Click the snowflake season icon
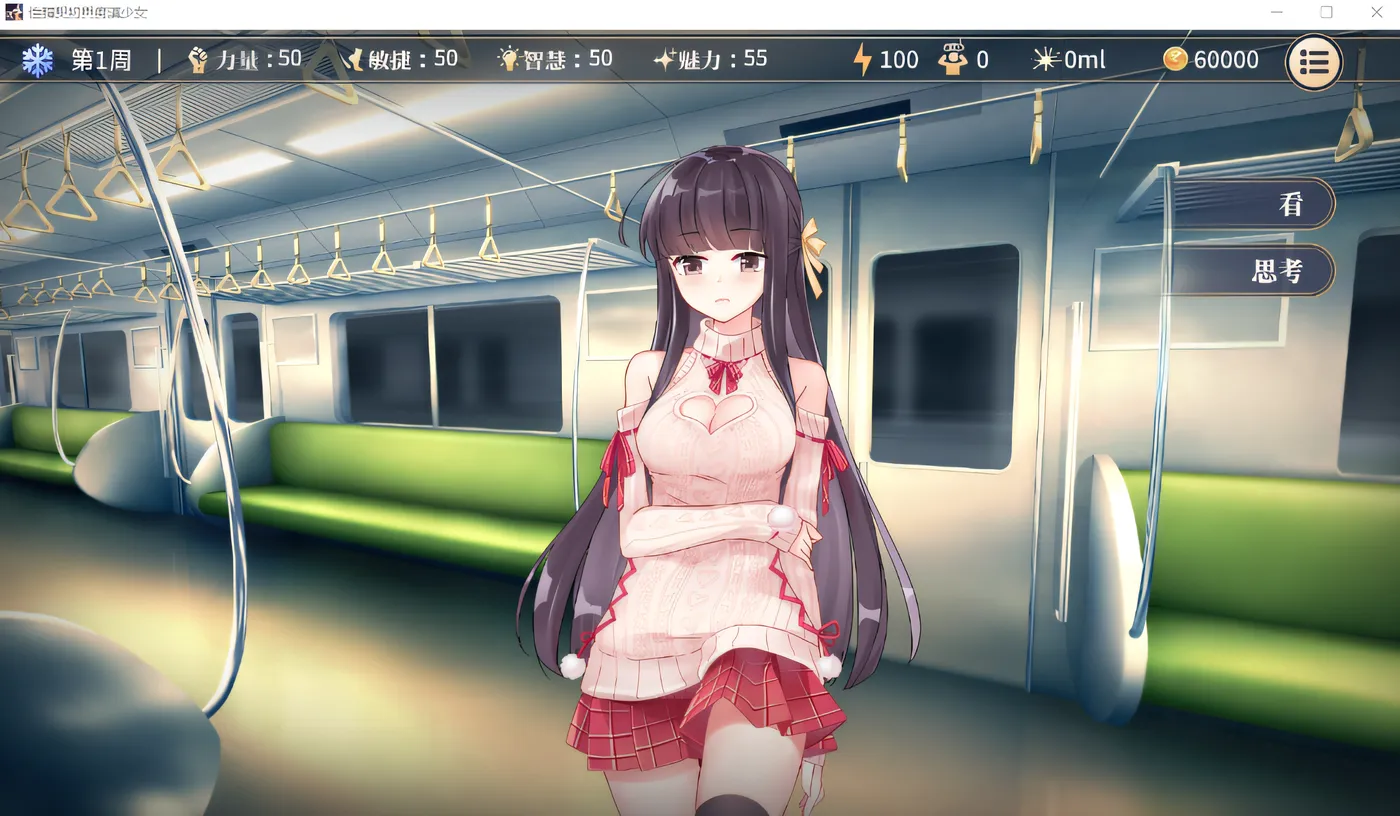The image size is (1400, 816). (x=38, y=60)
